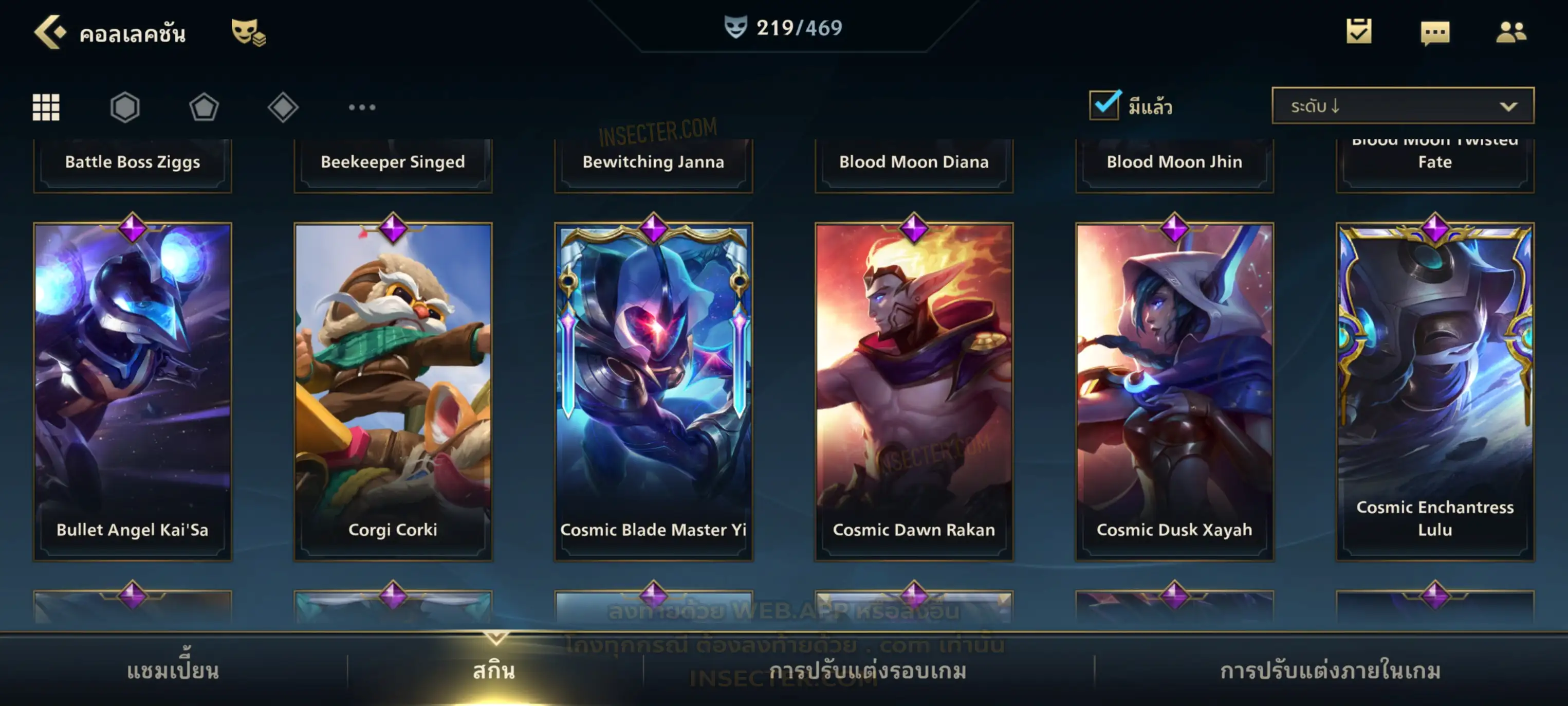Open the friends list icon
The height and width of the screenshot is (706, 1568).
pyautogui.click(x=1510, y=32)
